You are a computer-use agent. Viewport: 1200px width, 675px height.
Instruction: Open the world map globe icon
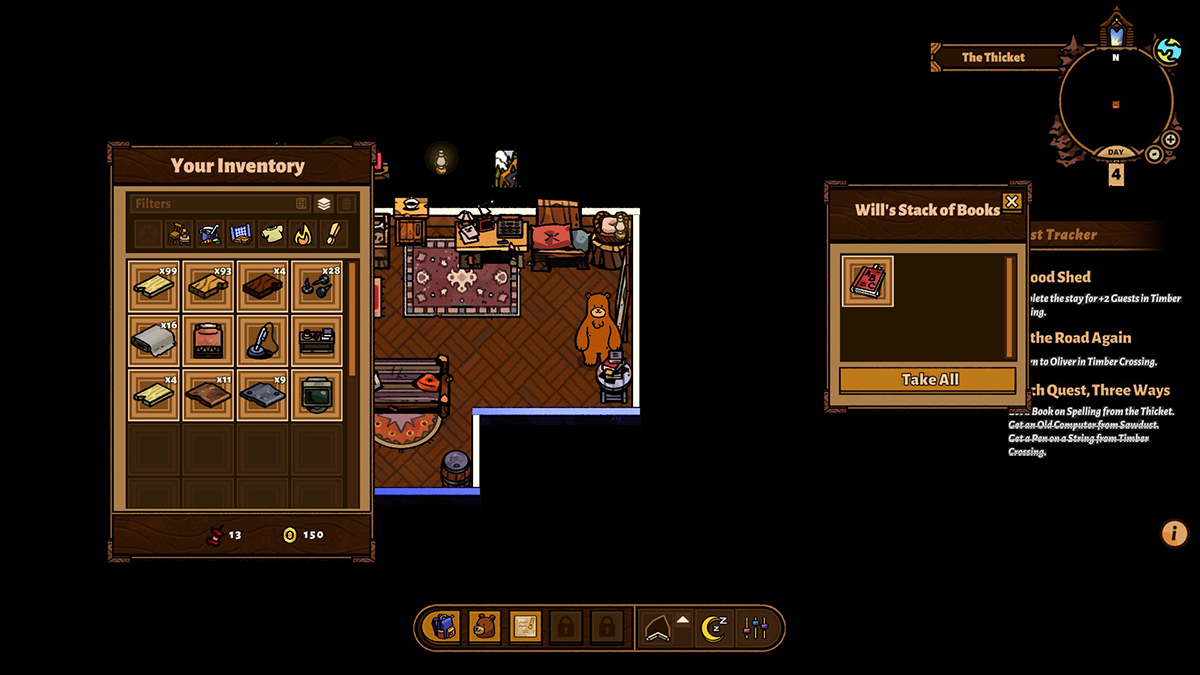point(1167,50)
